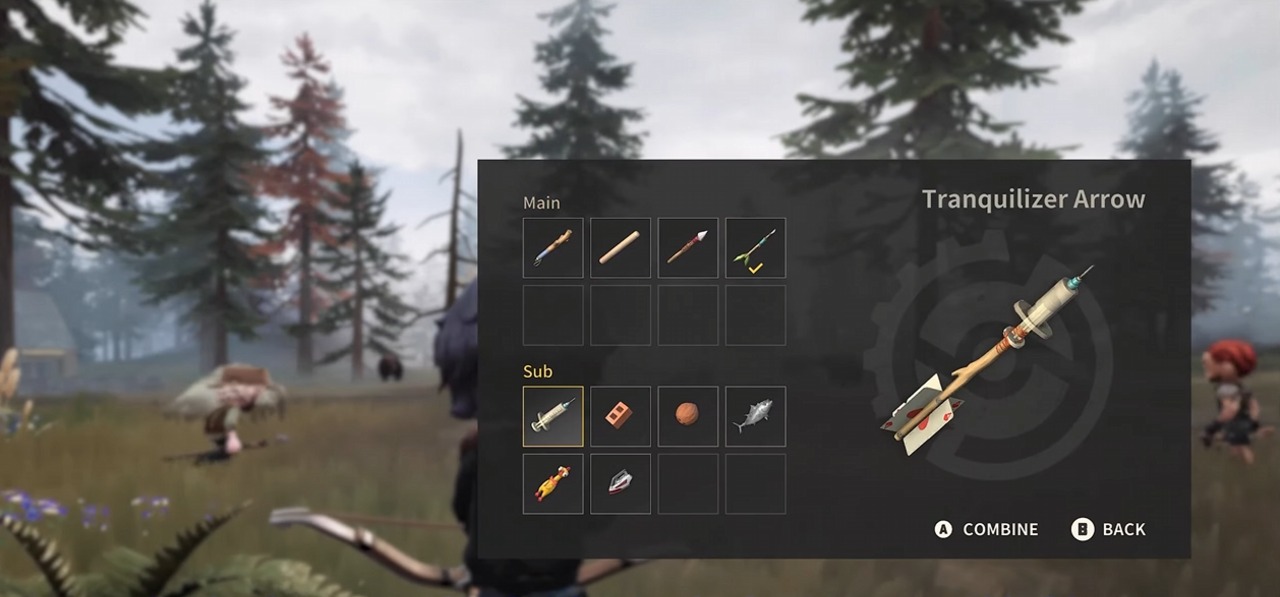Select the stick with hook main item

pyautogui.click(x=553, y=248)
